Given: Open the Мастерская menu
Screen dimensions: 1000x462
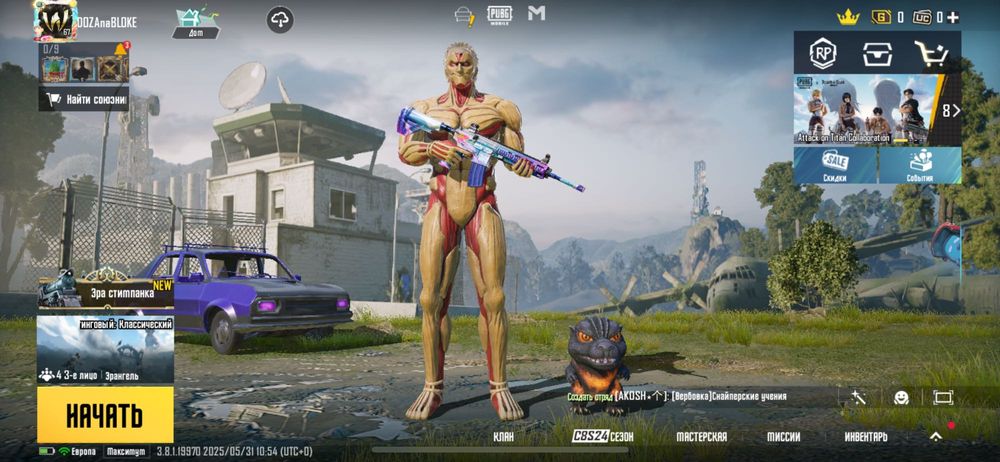Looking at the screenshot, I should pos(701,437).
